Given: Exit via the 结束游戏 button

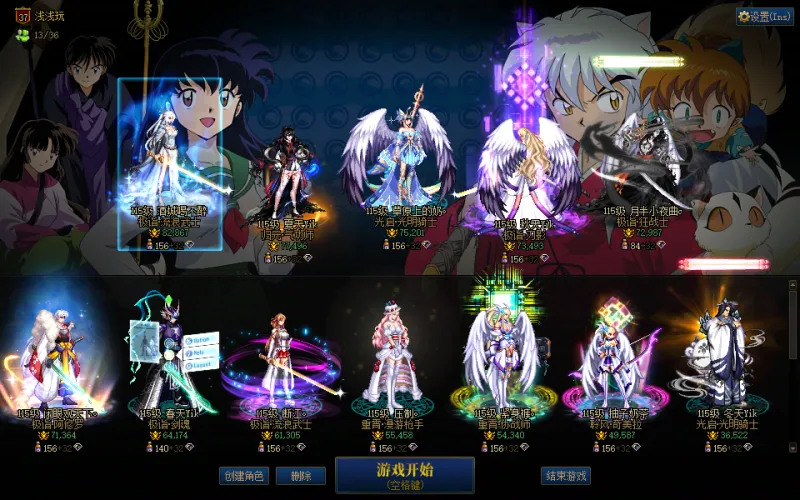Looking at the screenshot, I should (x=566, y=476).
